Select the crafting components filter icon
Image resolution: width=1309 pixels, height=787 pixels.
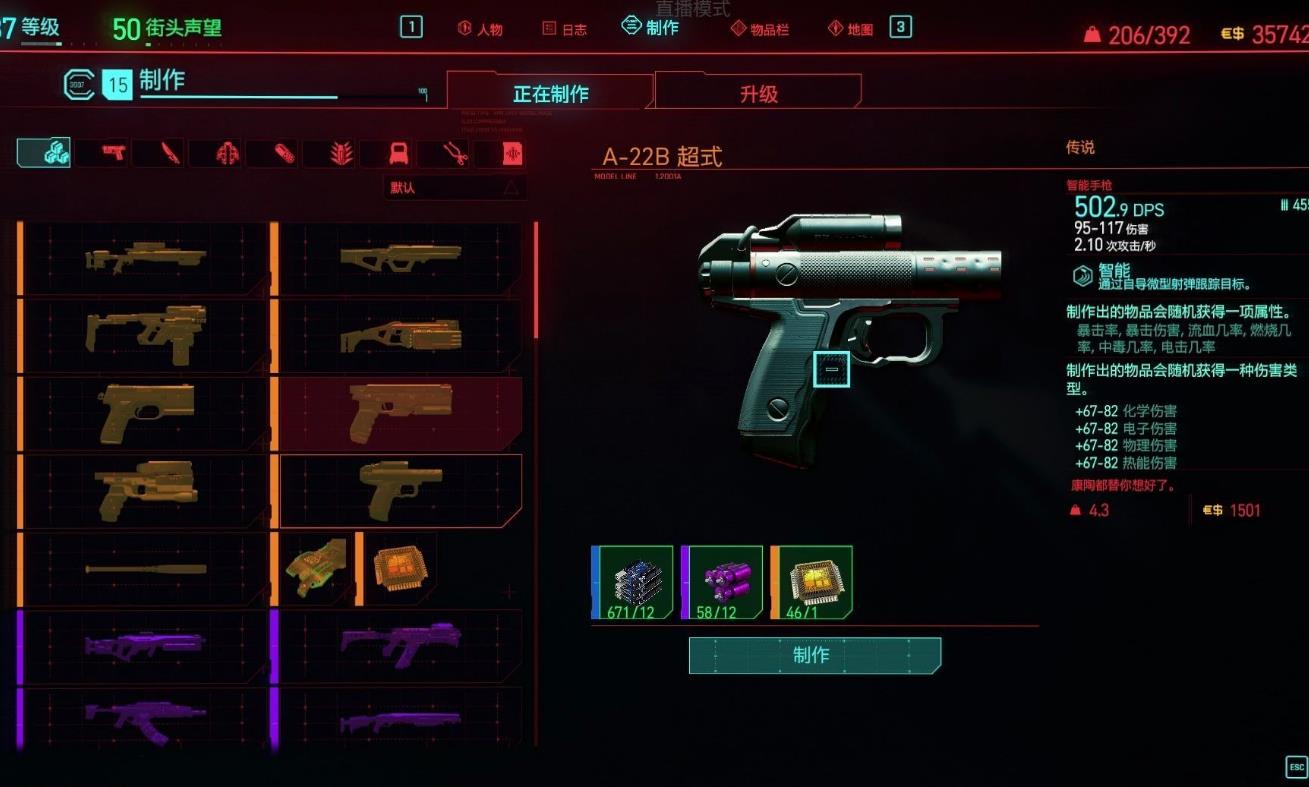43,152
